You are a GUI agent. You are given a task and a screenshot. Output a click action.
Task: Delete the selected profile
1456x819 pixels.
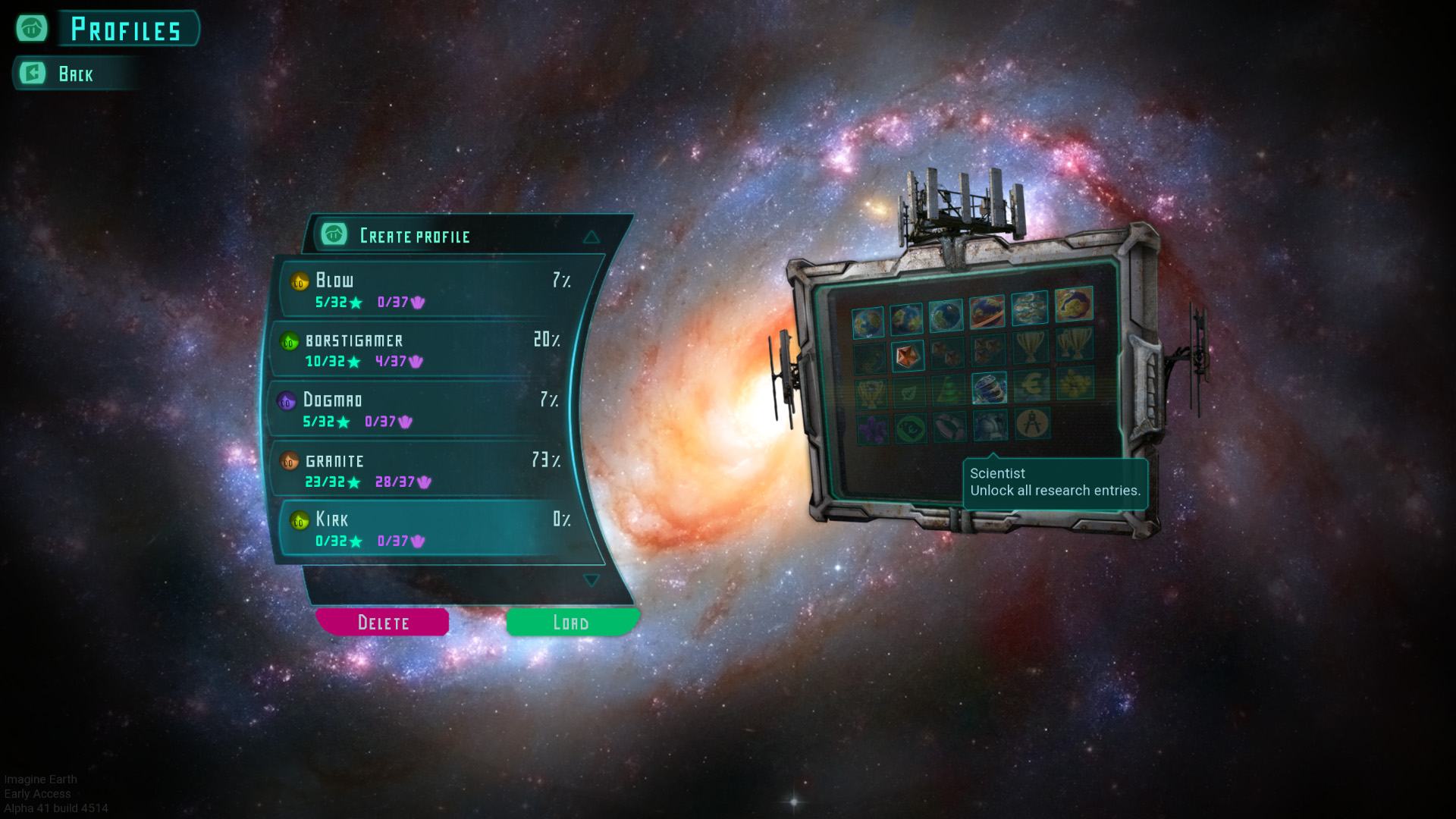tap(383, 623)
